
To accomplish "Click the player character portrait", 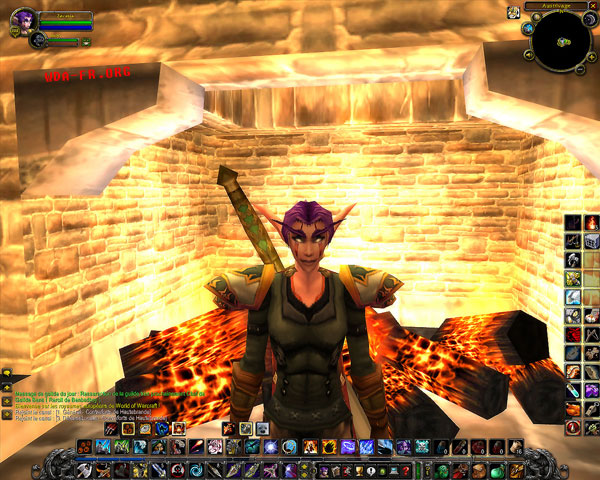I will (x=20, y=19).
